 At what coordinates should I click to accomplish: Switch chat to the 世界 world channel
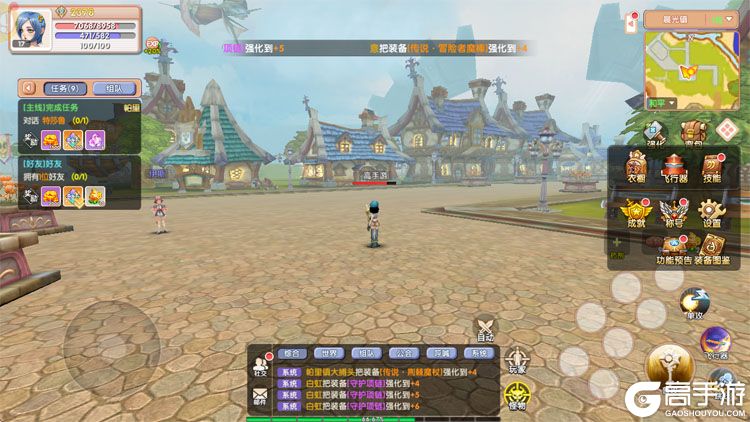[x=329, y=353]
